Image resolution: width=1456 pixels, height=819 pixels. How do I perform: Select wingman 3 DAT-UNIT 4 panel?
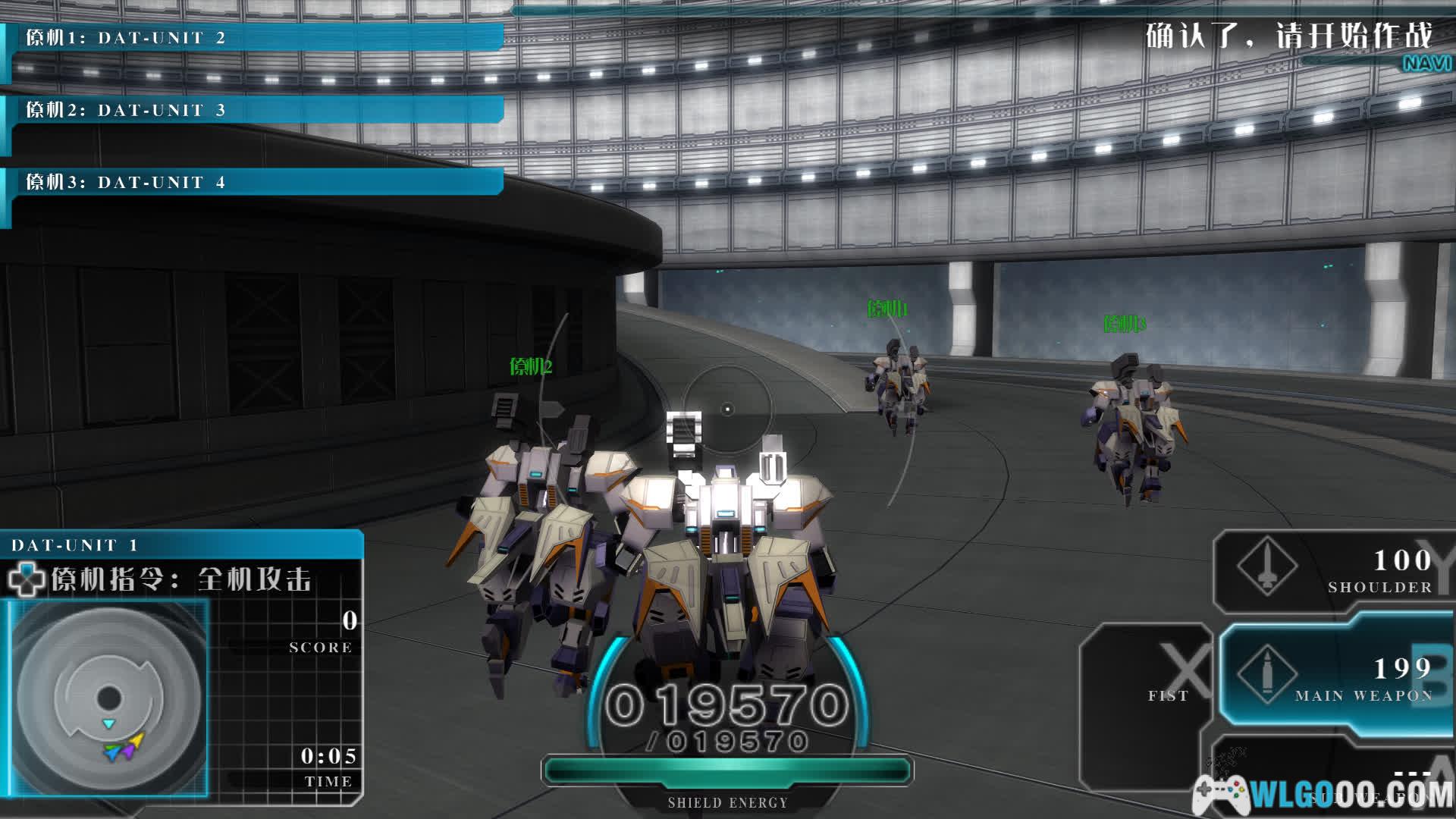254,183
